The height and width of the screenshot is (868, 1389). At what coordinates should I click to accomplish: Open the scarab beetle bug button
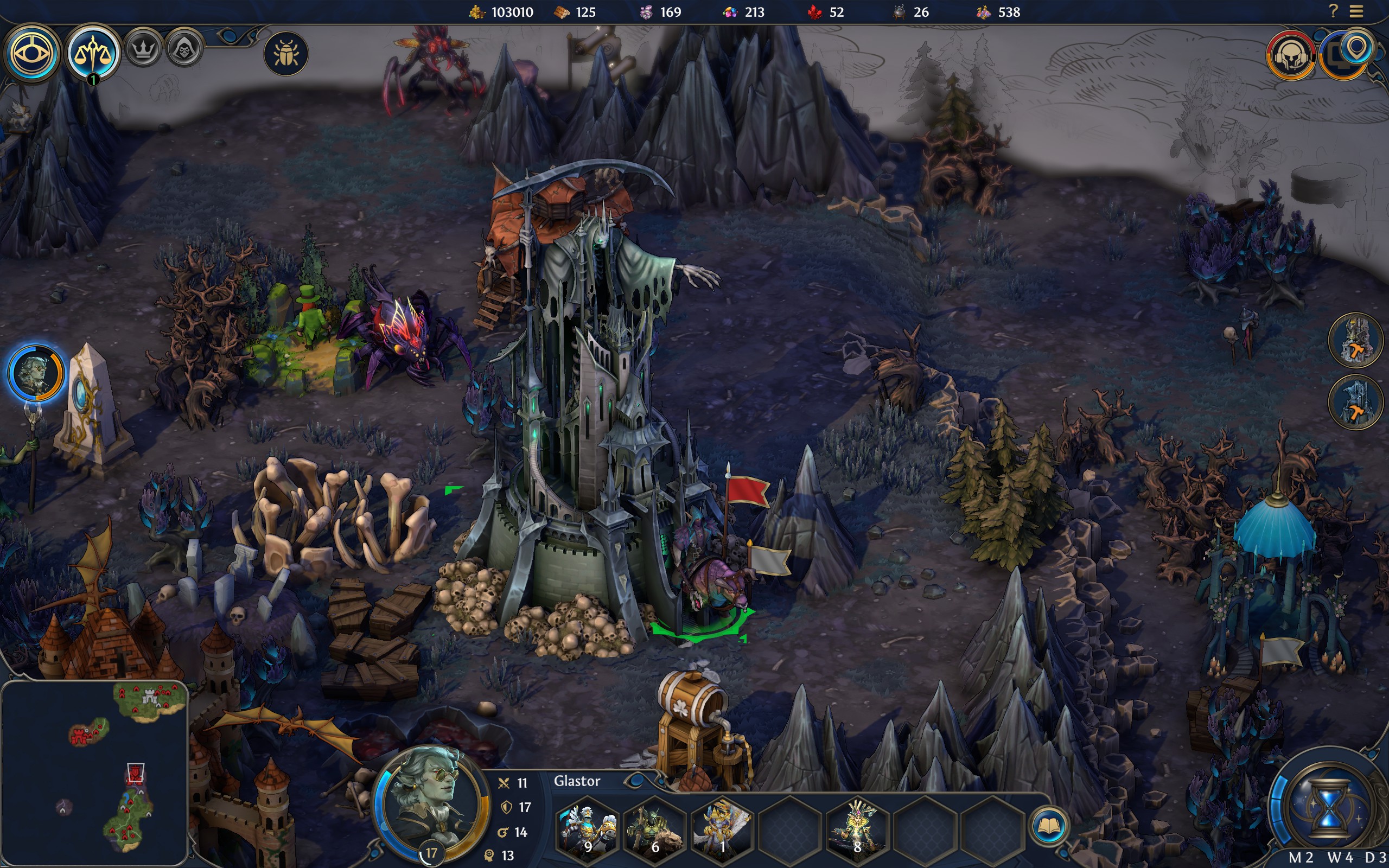pyautogui.click(x=286, y=54)
